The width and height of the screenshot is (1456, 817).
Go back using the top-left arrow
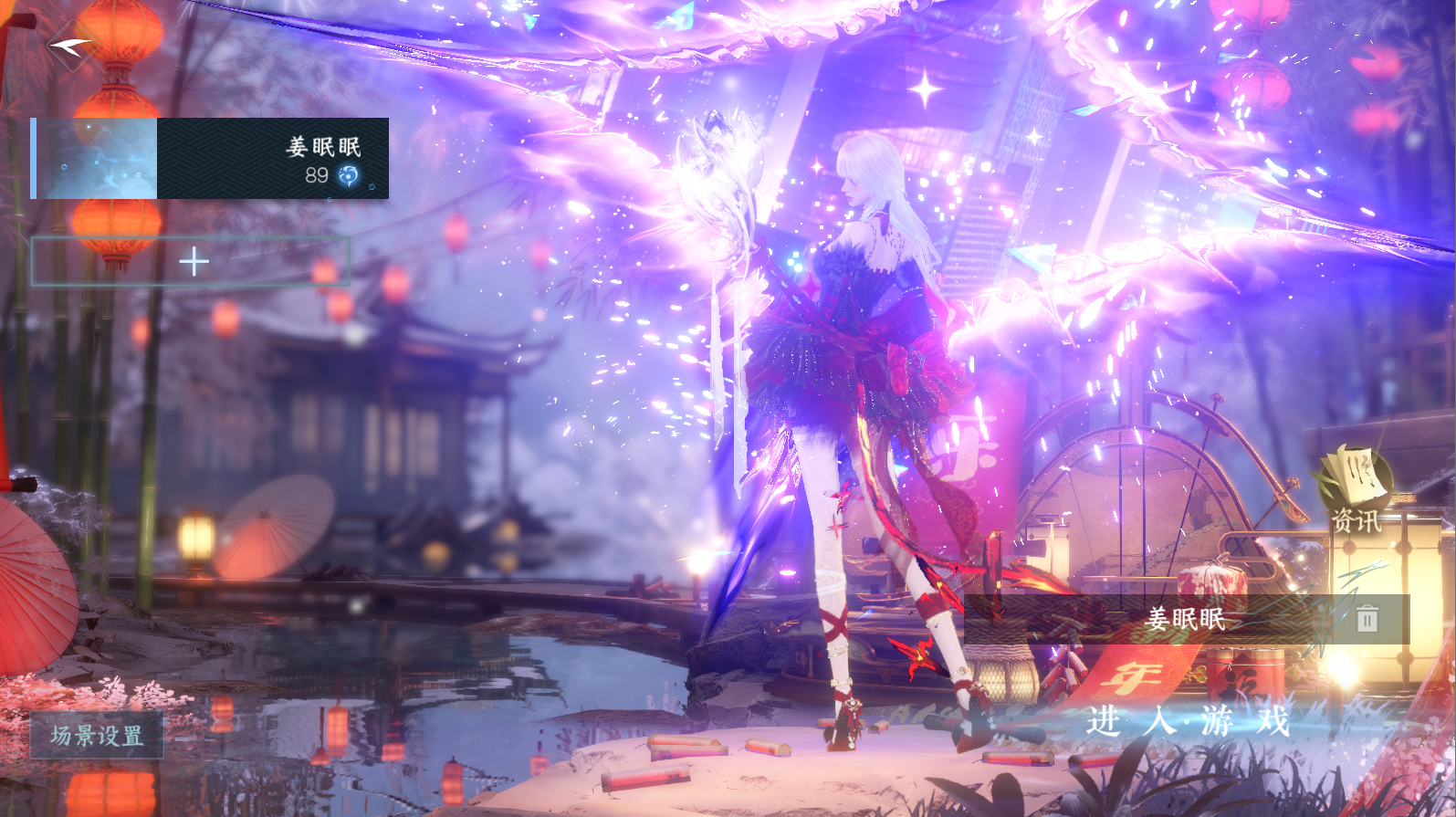pos(71,45)
